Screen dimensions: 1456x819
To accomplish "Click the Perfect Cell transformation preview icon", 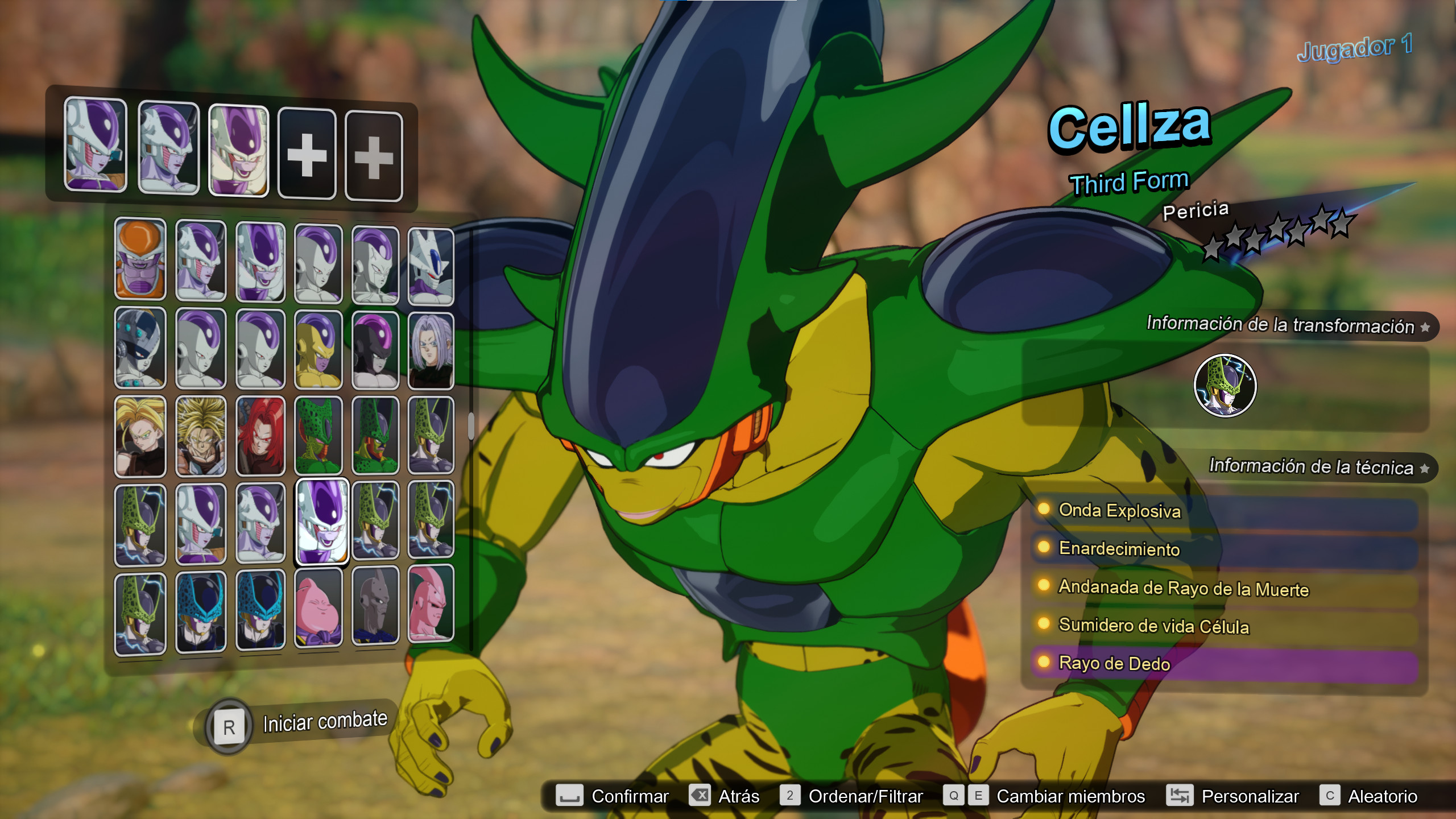I will point(1227,385).
